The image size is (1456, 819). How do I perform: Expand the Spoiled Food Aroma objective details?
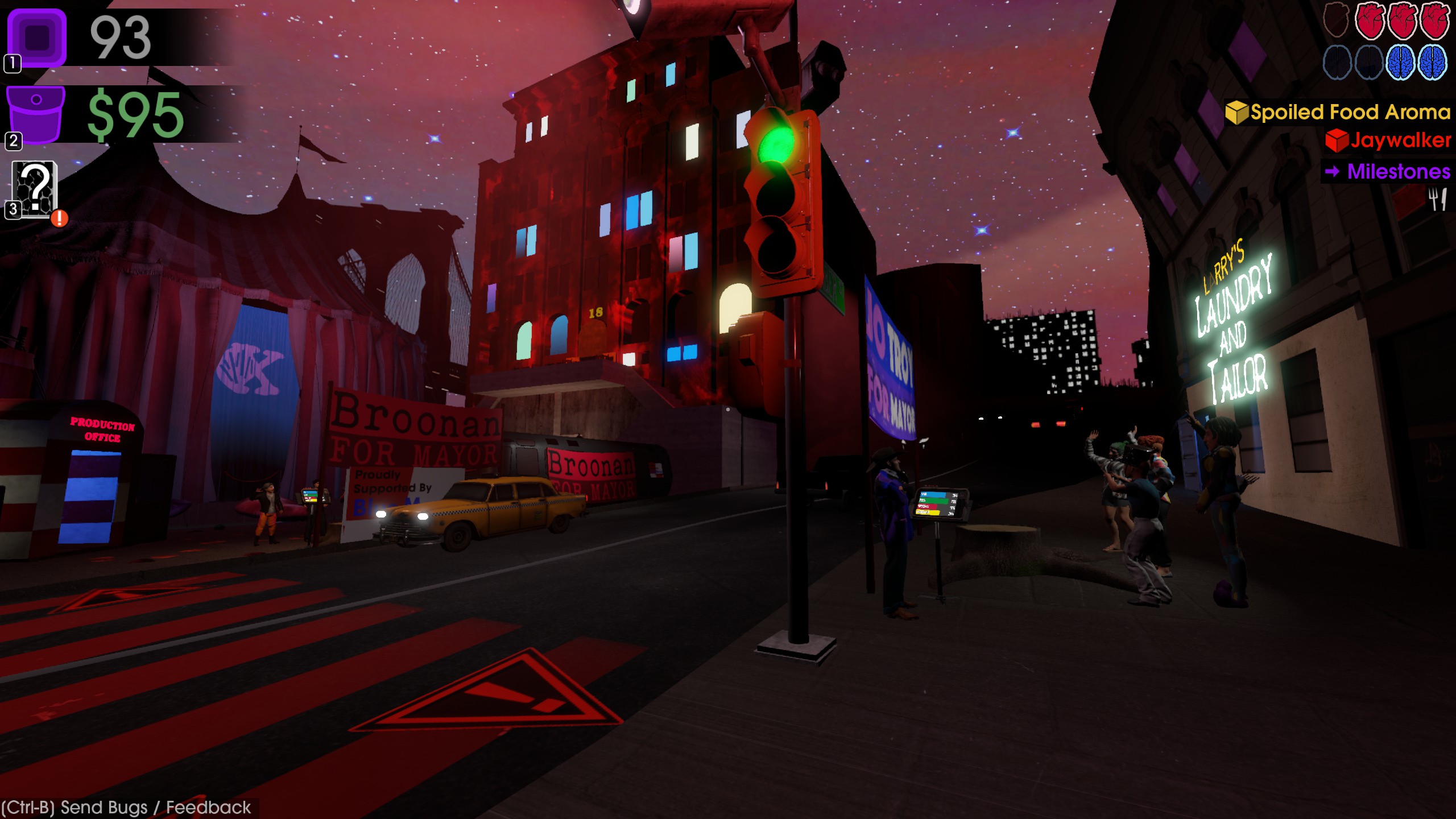click(1348, 113)
